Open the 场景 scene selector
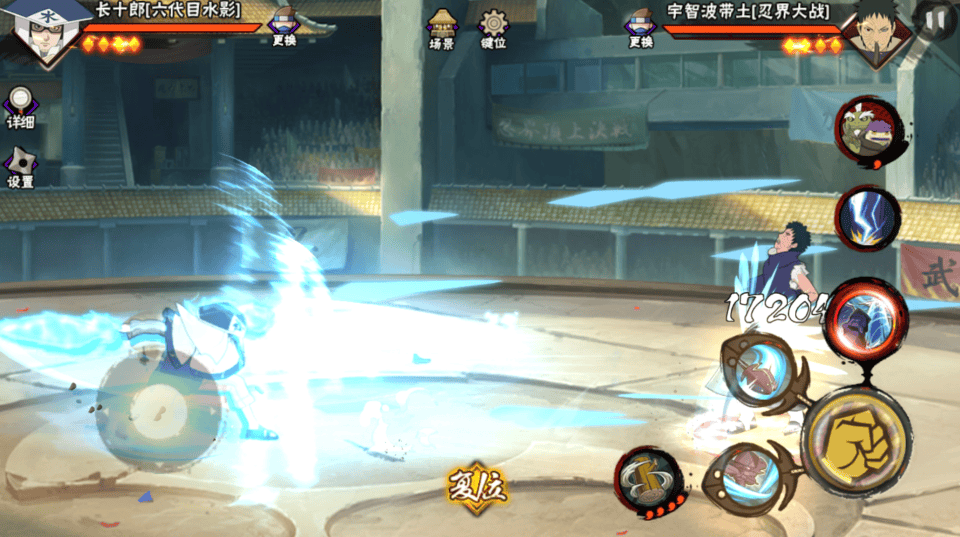 click(441, 29)
